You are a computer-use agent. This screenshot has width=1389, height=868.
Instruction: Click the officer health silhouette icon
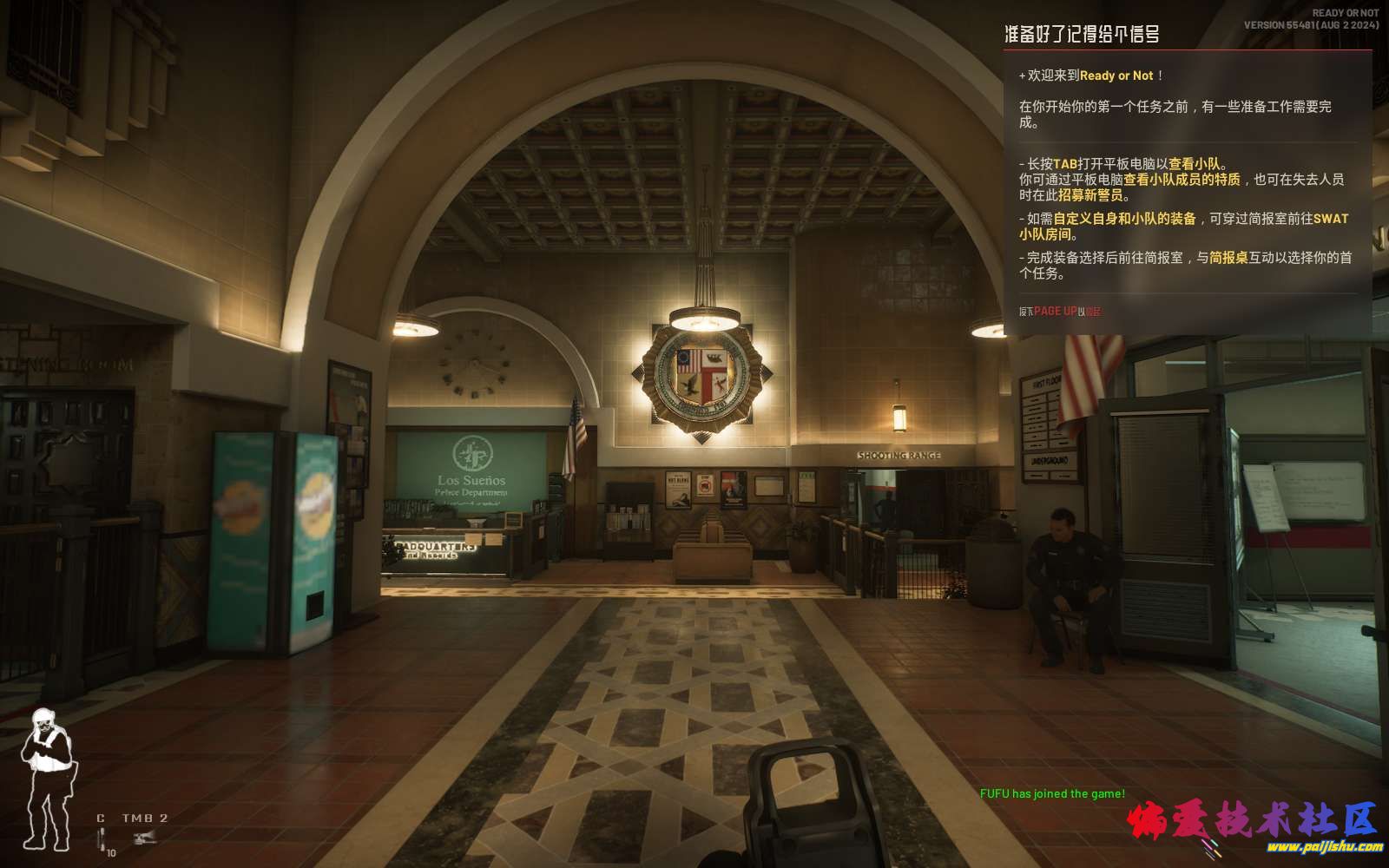(x=48, y=779)
